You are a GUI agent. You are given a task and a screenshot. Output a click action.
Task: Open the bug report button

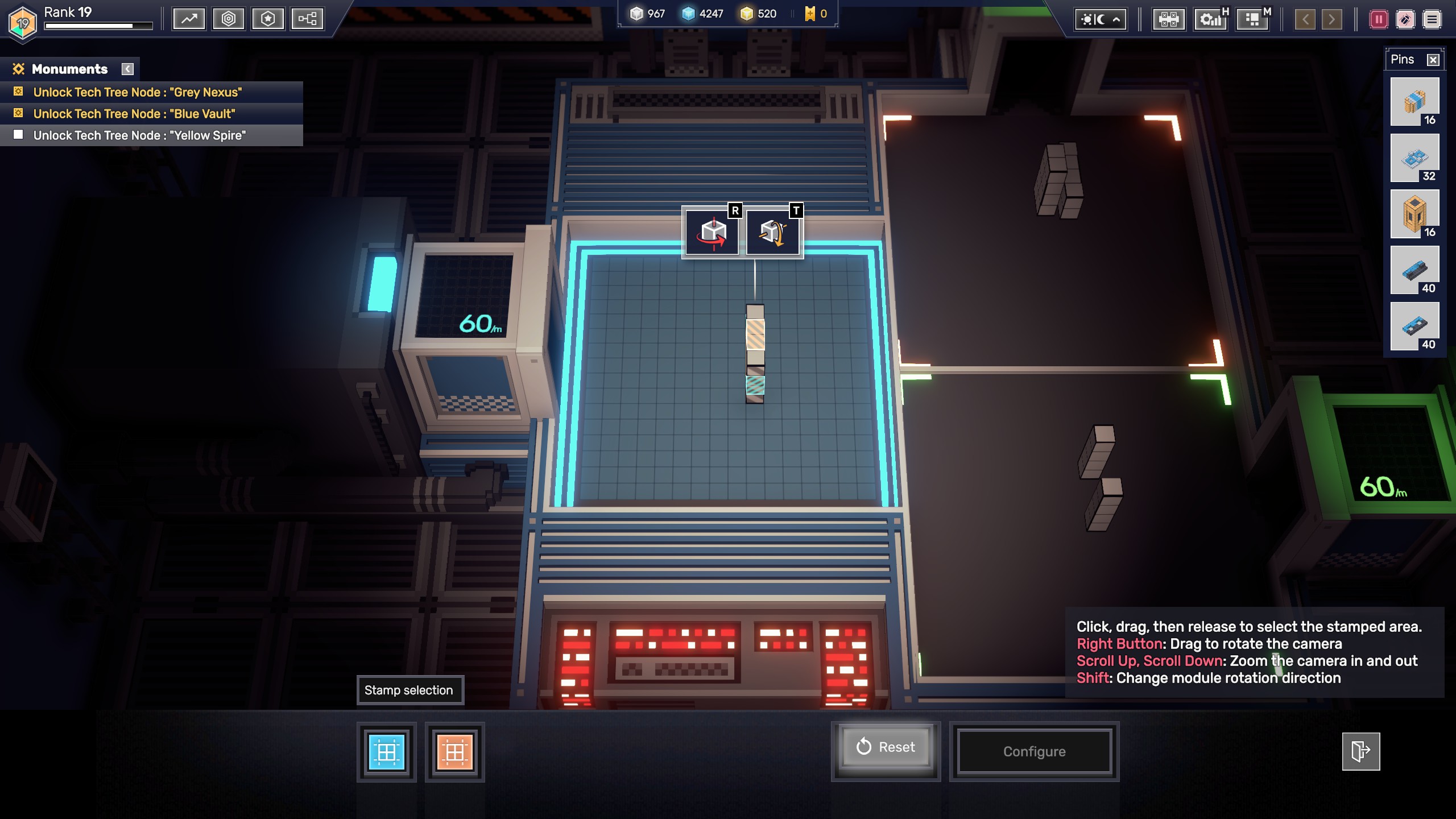coord(1405,20)
